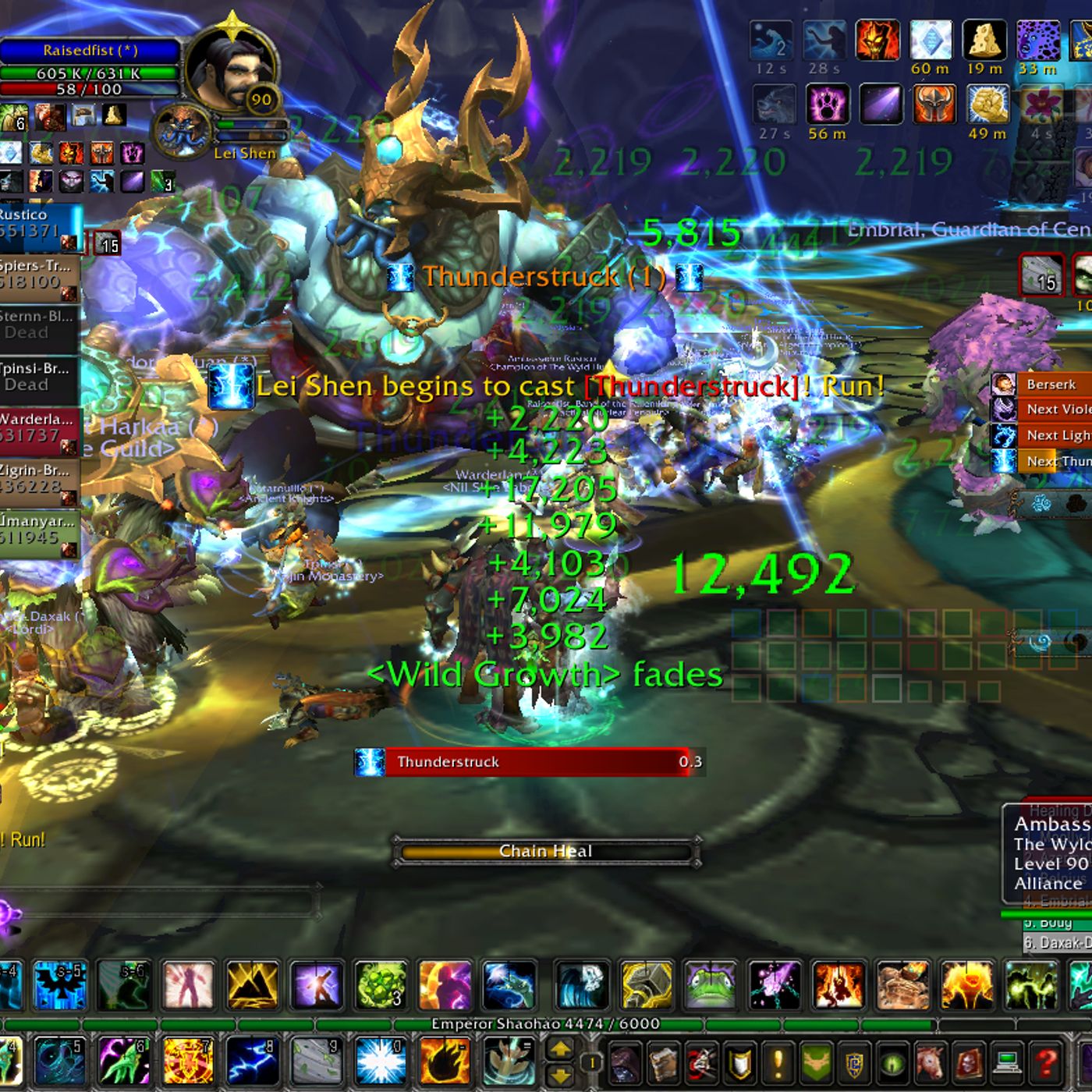Image resolution: width=1092 pixels, height=1092 pixels.
Task: Open the Quest Log exclamation mark button
Action: (x=778, y=1062)
